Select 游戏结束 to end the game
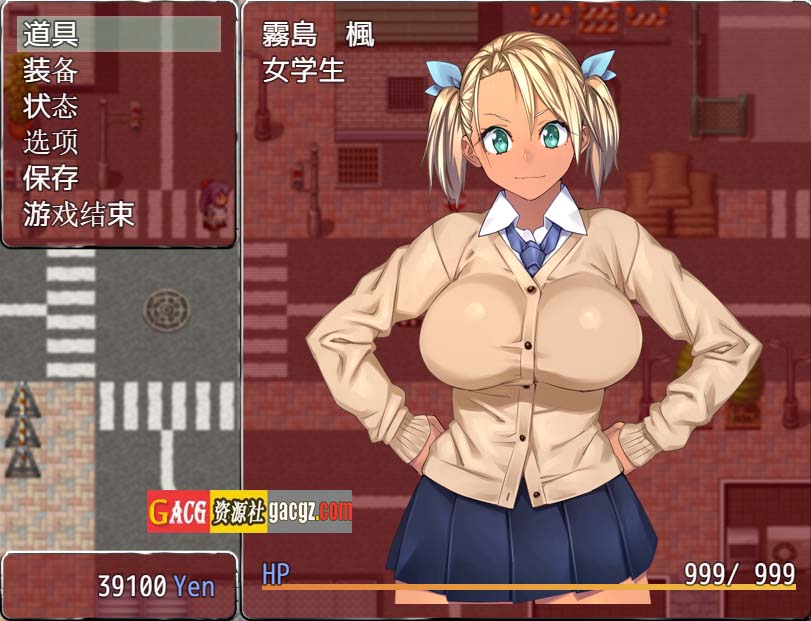 coord(80,214)
